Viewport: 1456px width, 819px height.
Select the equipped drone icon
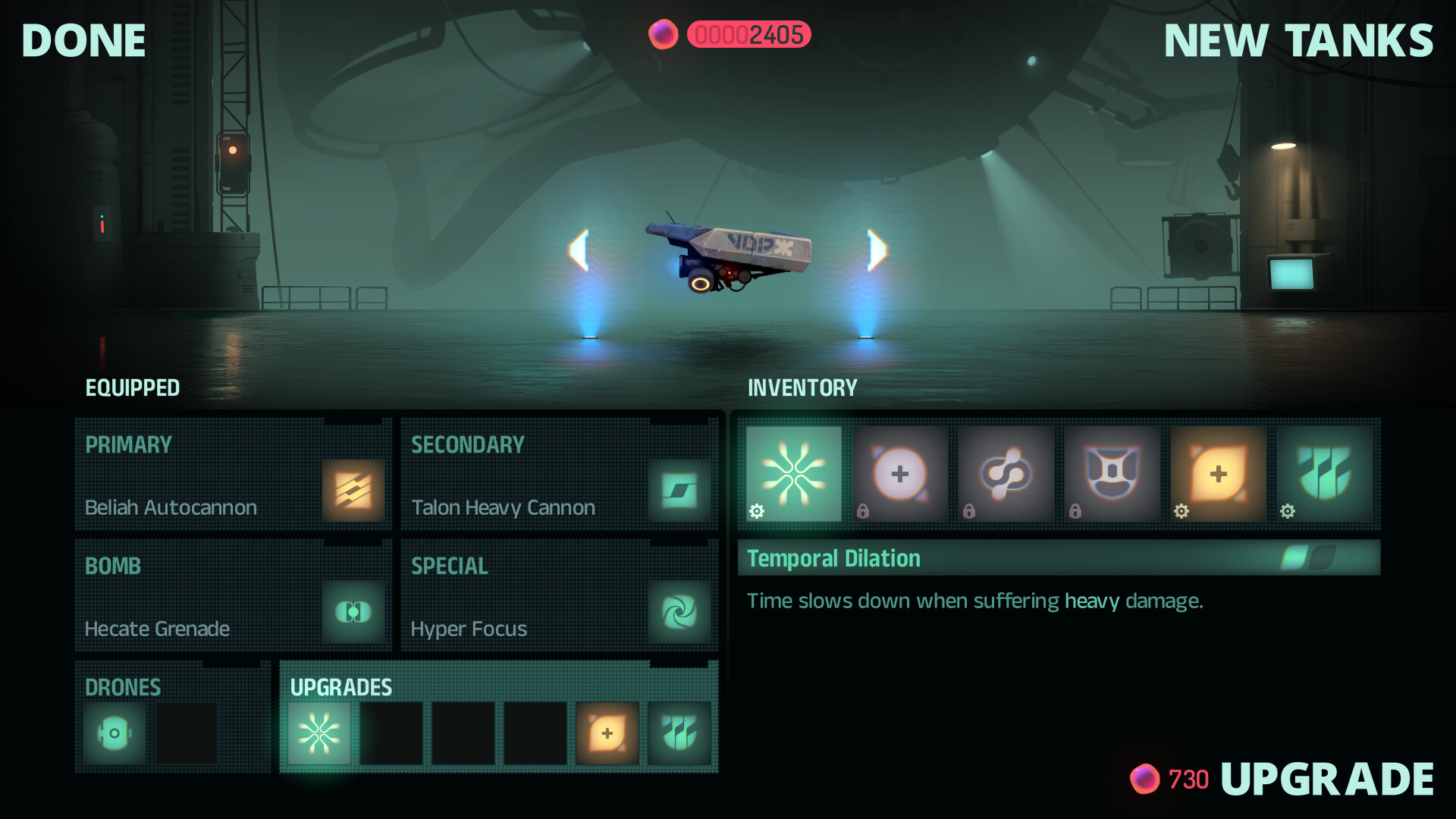[x=114, y=733]
